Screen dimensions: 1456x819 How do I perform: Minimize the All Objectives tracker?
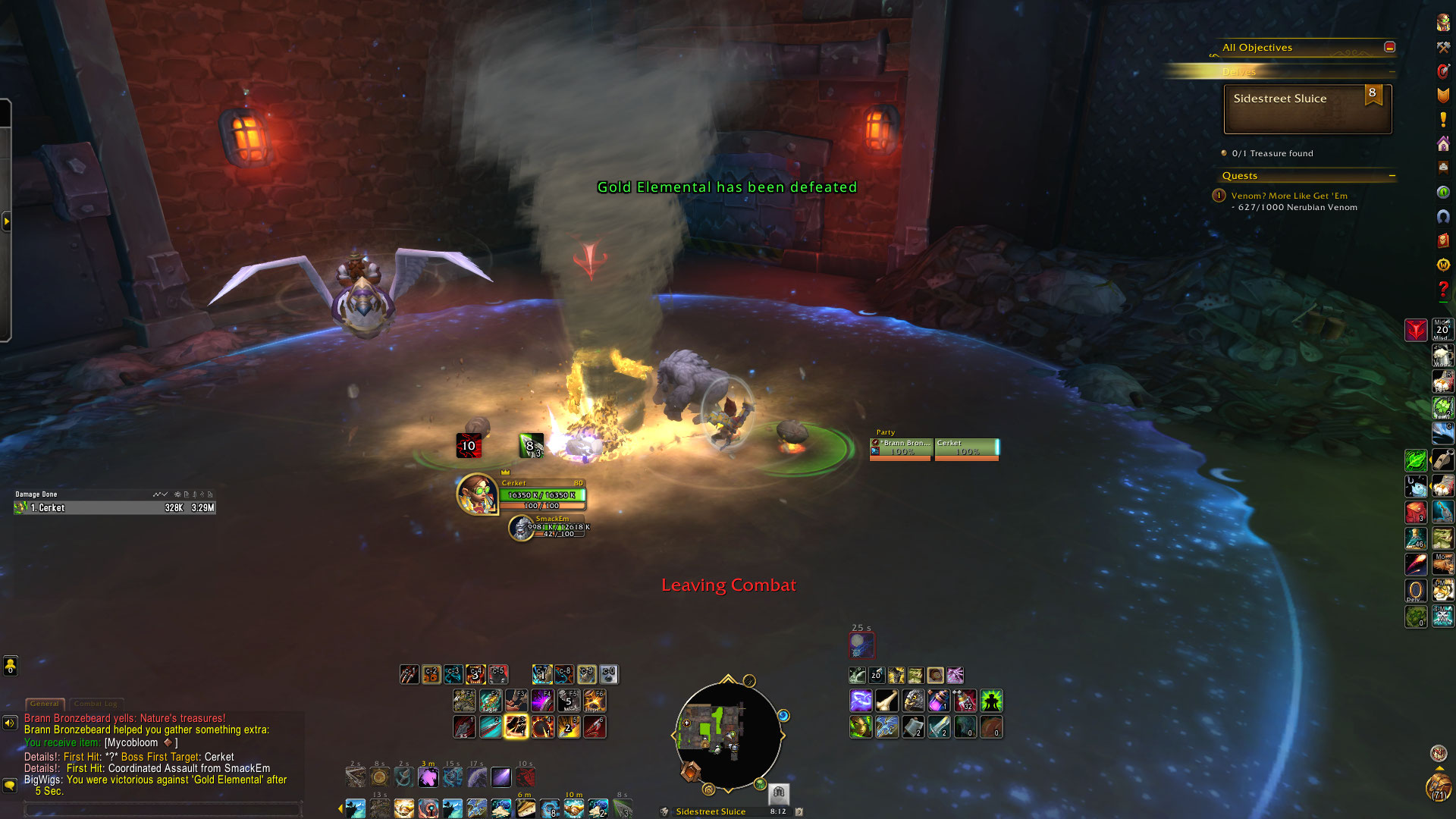[x=1389, y=47]
